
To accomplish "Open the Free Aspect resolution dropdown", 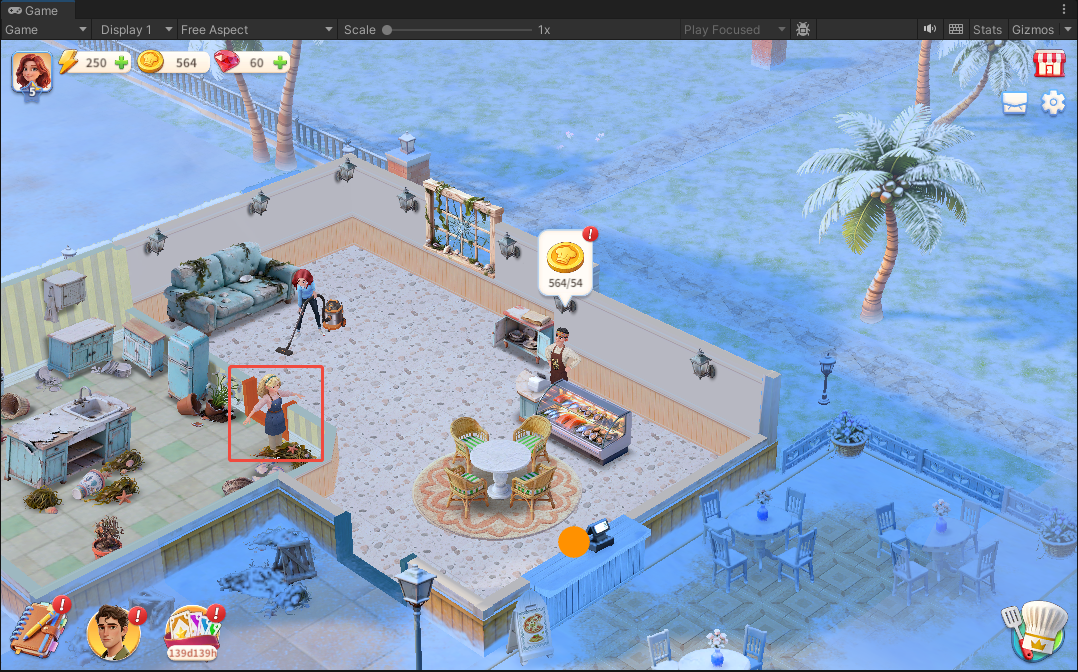I will point(257,30).
